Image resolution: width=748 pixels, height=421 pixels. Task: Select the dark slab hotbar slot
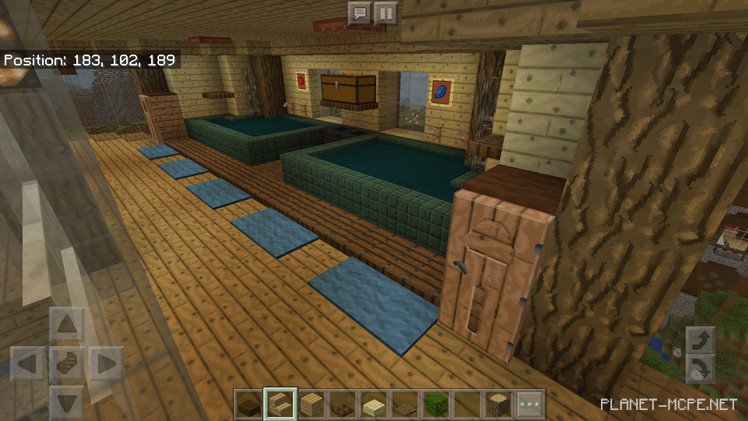coord(250,406)
